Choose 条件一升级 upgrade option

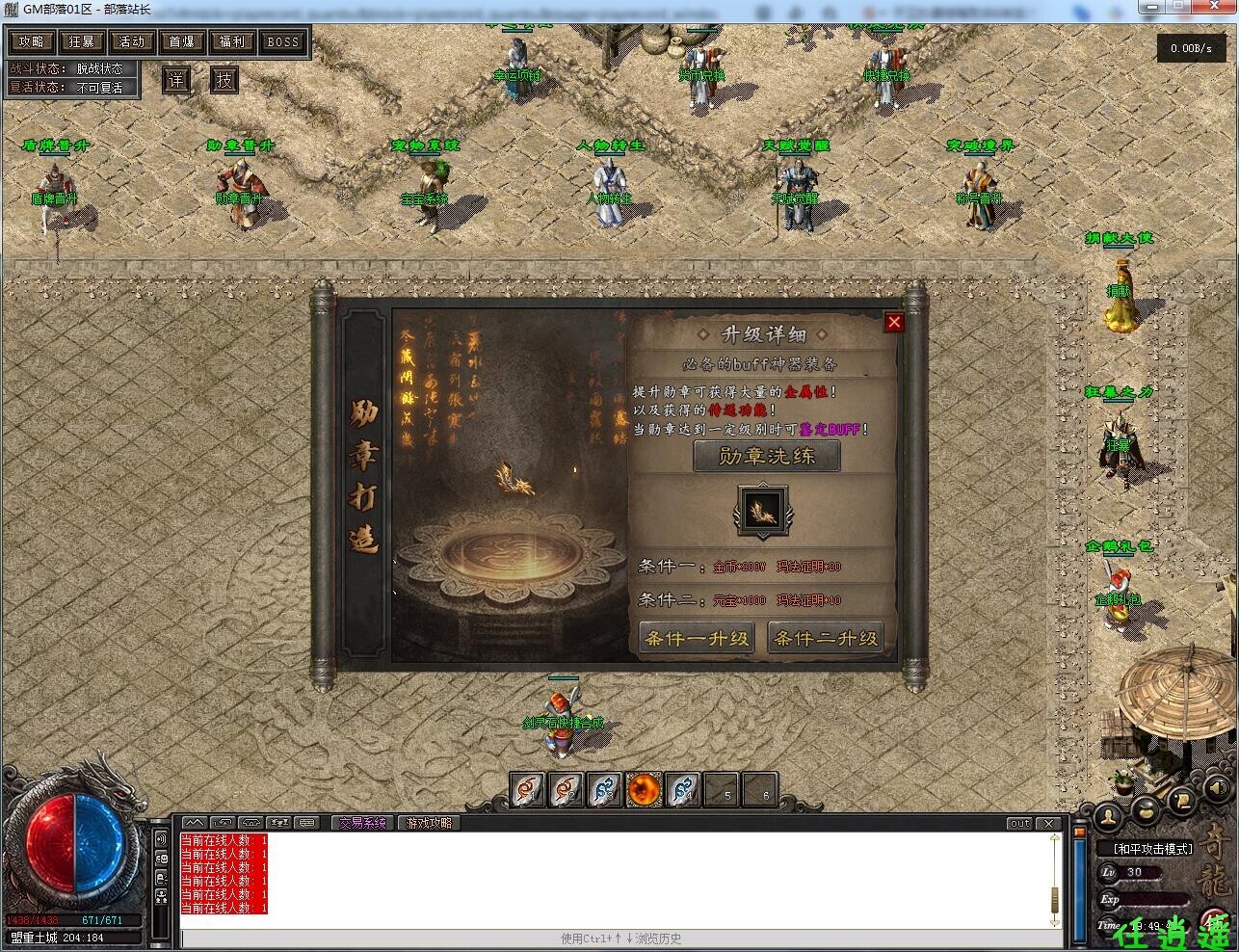pos(696,638)
